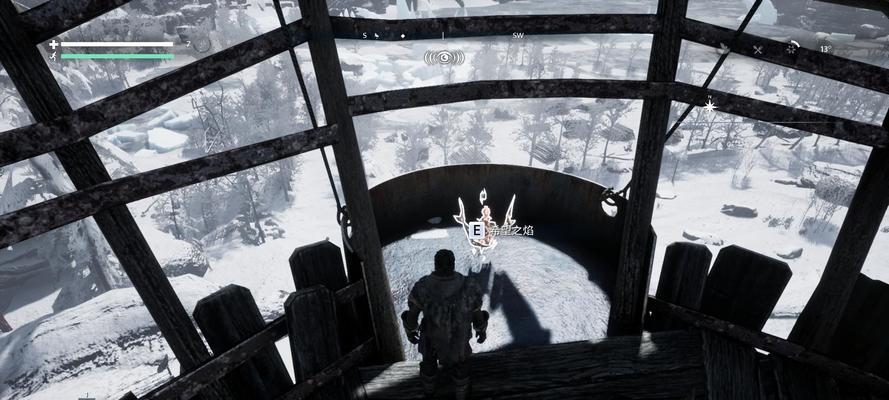Select the crossed tools status icon

click(x=757, y=49)
